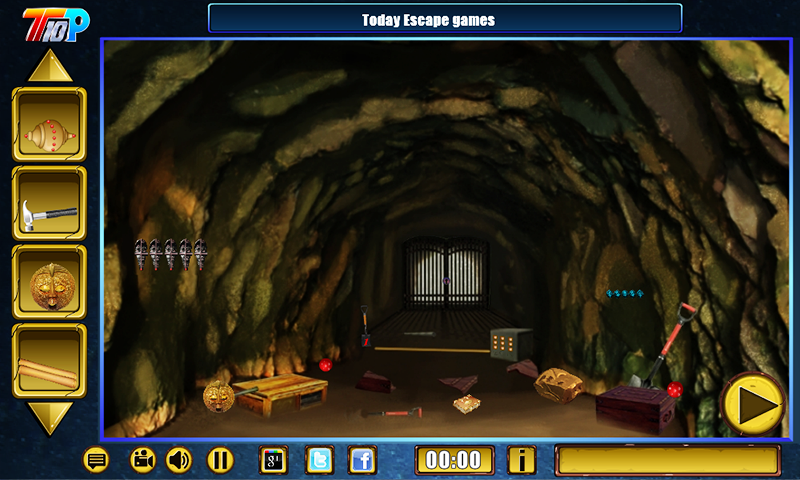Image resolution: width=800 pixels, height=480 pixels.
Task: Show the info panel with the i button
Action: coord(521,460)
